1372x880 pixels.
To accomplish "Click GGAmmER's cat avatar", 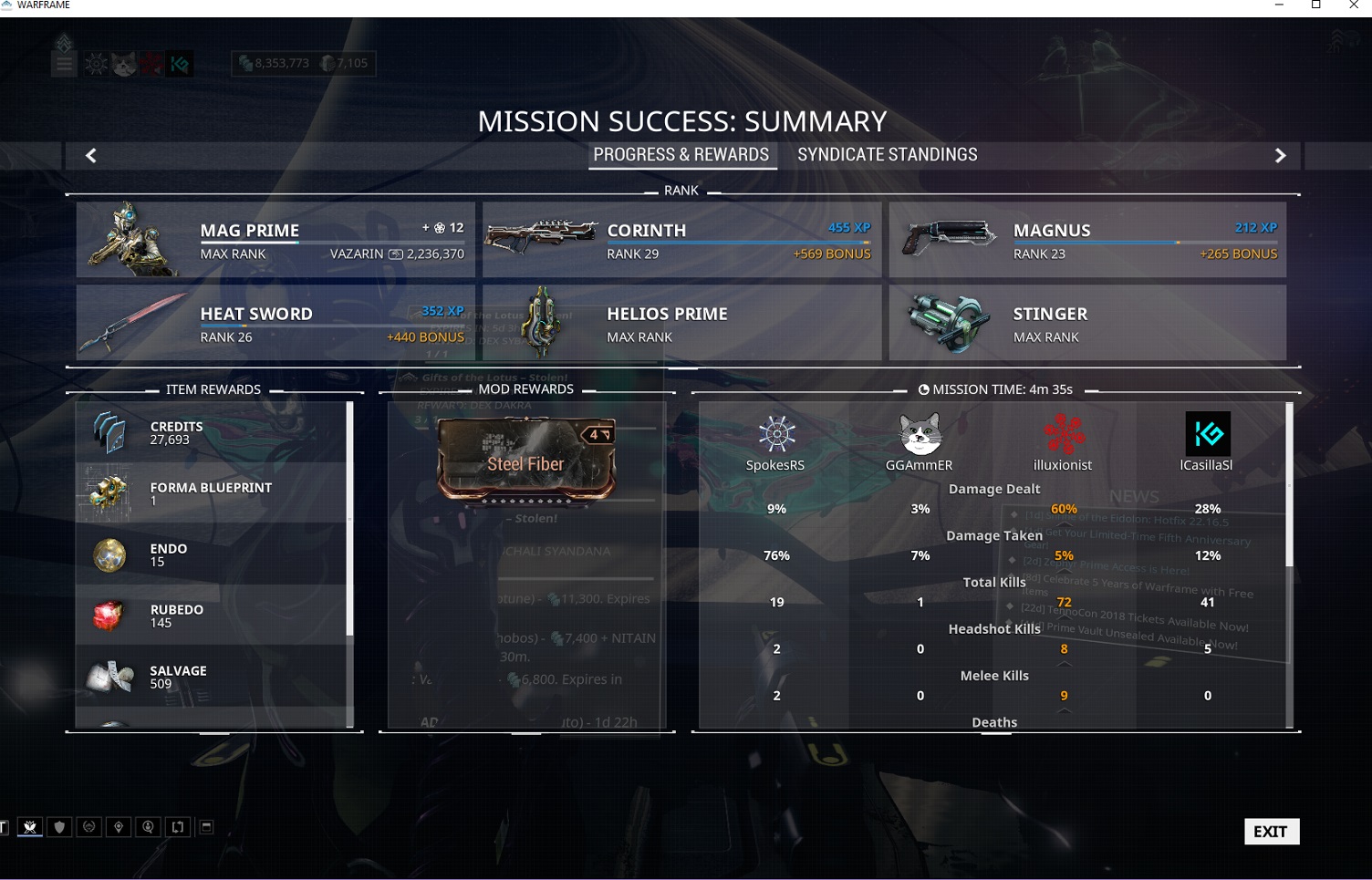I will (920, 434).
